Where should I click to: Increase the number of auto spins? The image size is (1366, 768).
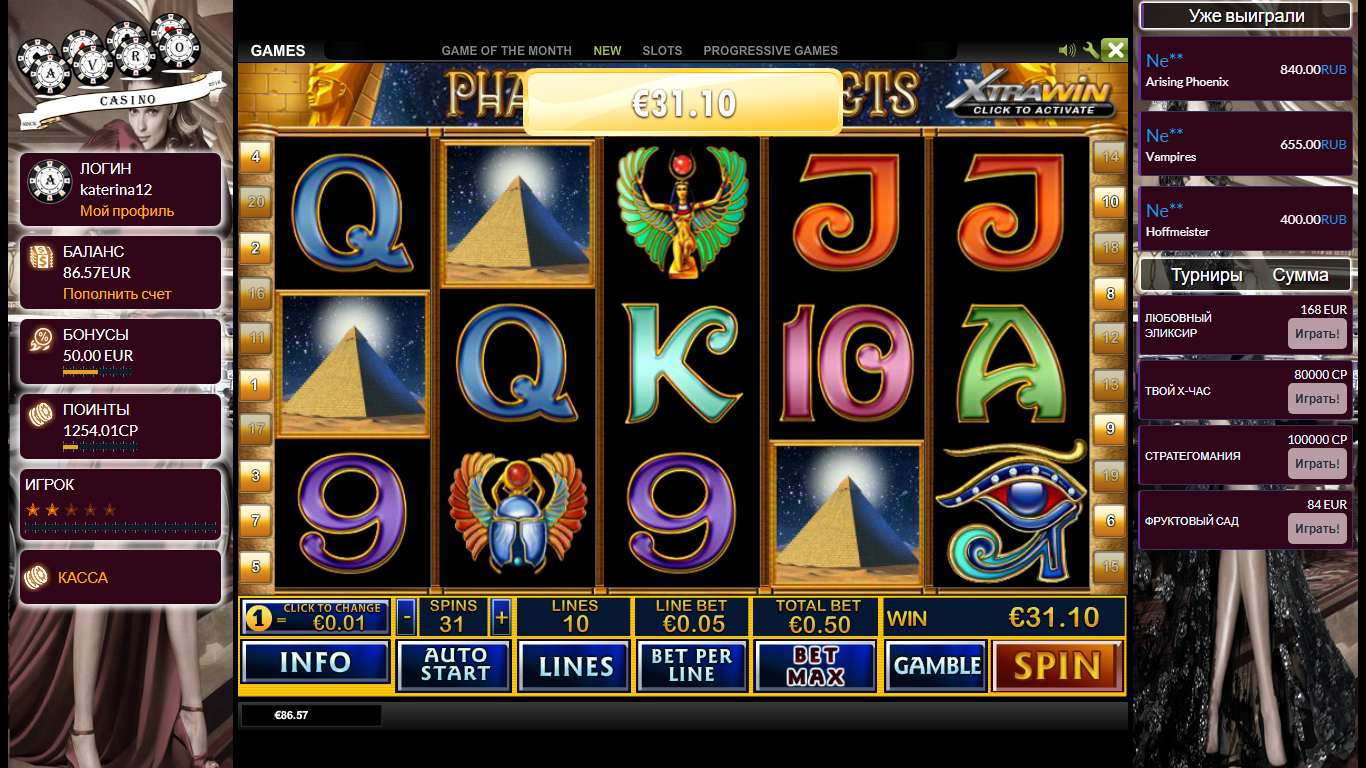[501, 617]
